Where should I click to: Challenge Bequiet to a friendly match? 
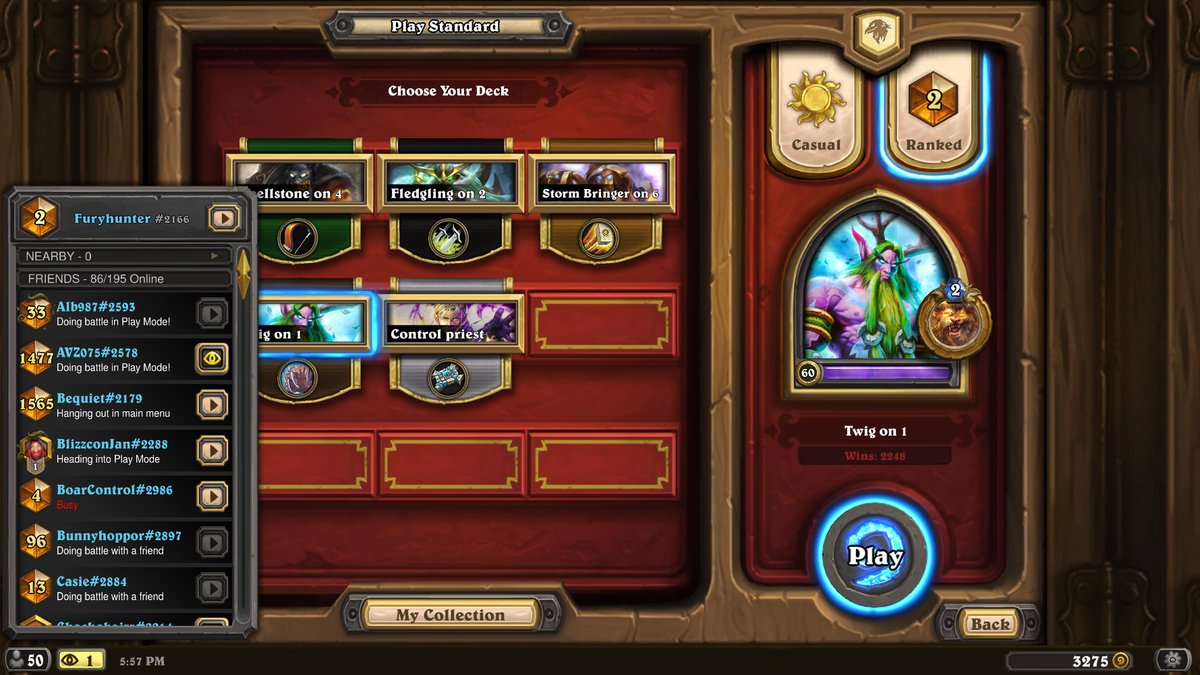[211, 404]
